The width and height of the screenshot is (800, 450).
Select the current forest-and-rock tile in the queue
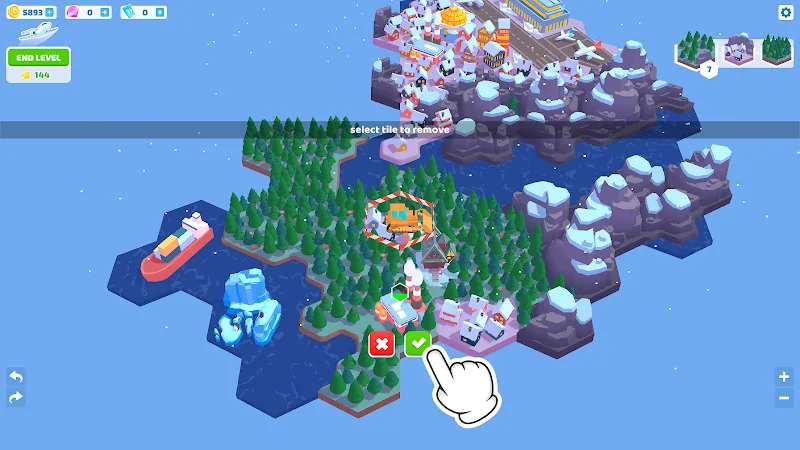pos(698,52)
